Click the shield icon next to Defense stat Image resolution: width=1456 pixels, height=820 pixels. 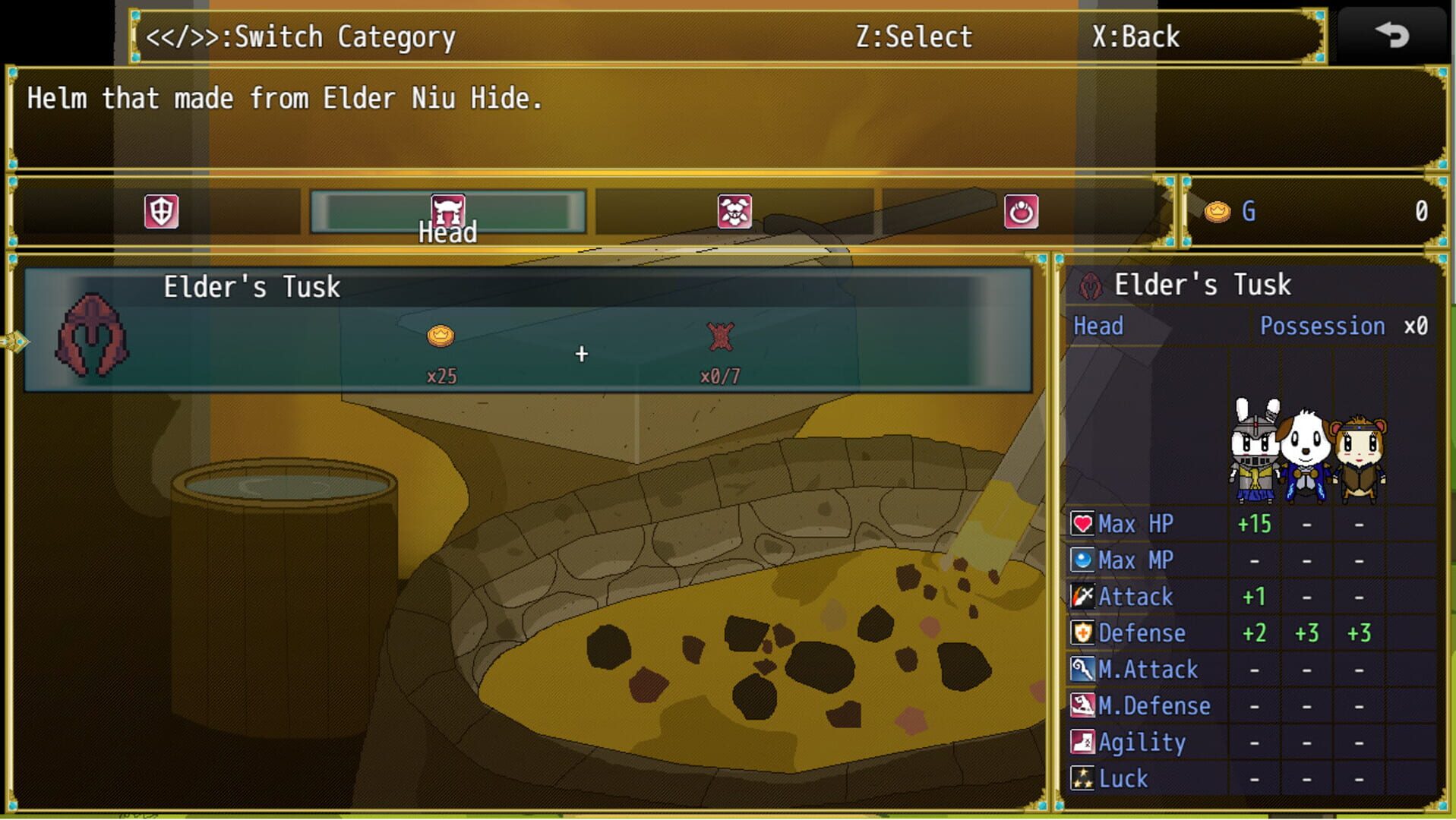pyautogui.click(x=1082, y=632)
